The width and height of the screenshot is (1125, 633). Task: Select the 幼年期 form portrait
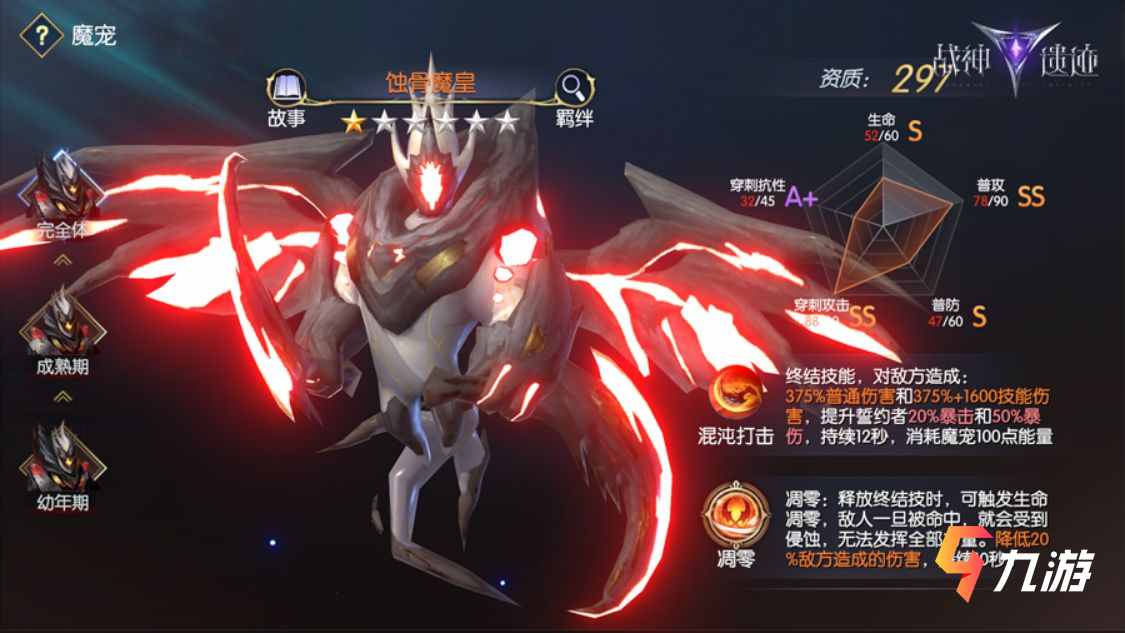pyautogui.click(x=62, y=459)
